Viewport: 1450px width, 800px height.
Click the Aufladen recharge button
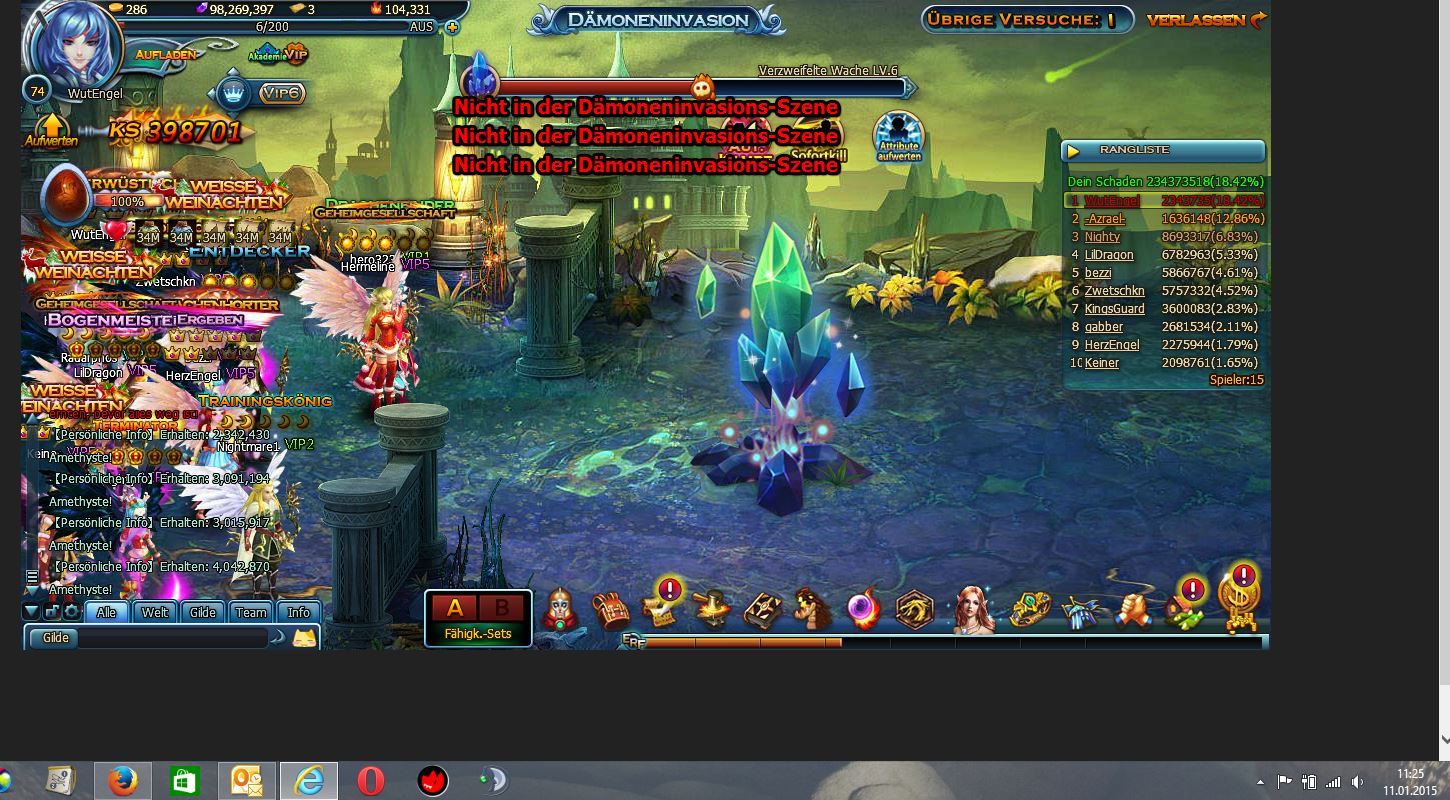click(166, 54)
